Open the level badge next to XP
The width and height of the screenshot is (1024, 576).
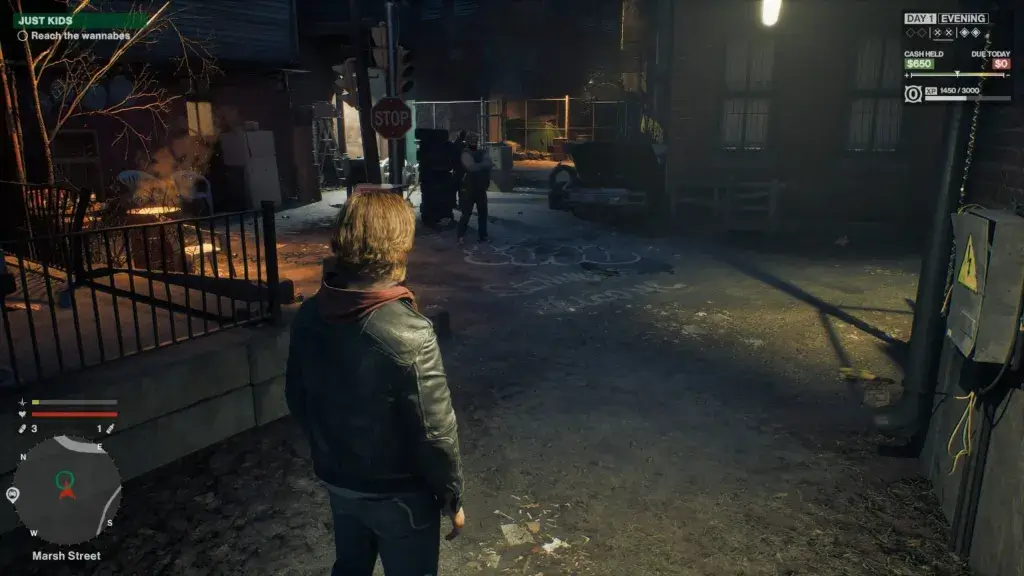[x=913, y=93]
